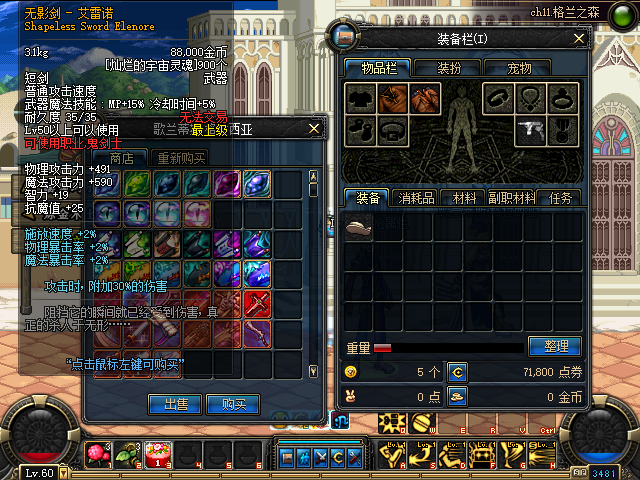This screenshot has width=640, height=480.
Task: Switch to the 重新购买 buyback tab
Action: [178, 158]
